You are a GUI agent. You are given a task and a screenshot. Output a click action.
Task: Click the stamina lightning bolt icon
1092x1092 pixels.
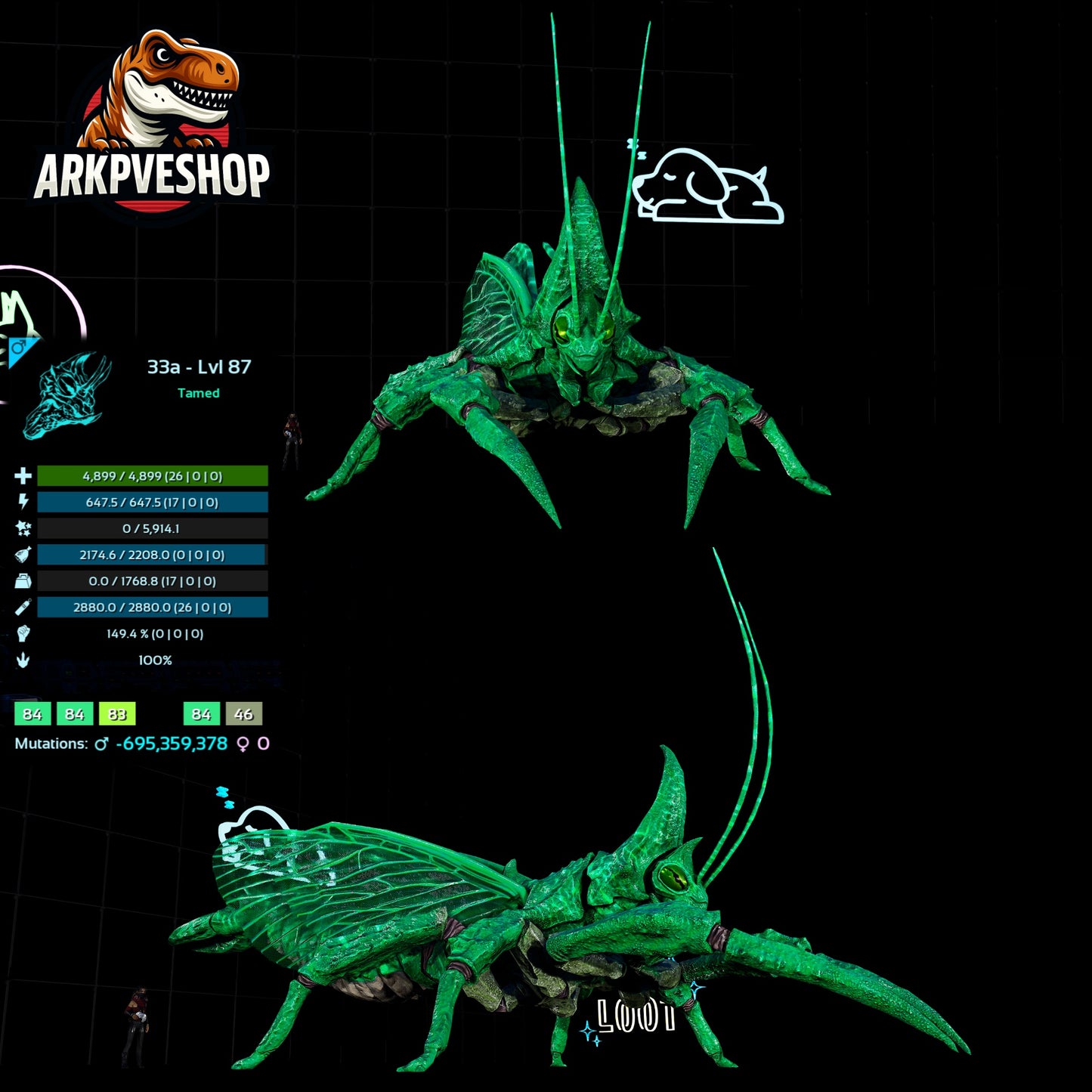pyautogui.click(x=23, y=503)
